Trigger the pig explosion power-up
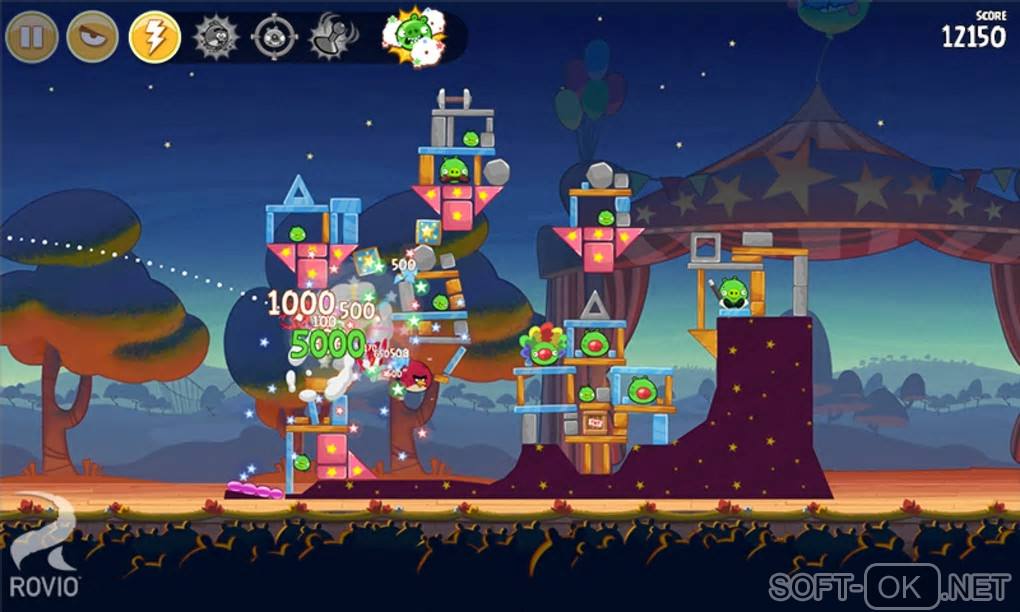The height and width of the screenshot is (612, 1020). tap(414, 35)
